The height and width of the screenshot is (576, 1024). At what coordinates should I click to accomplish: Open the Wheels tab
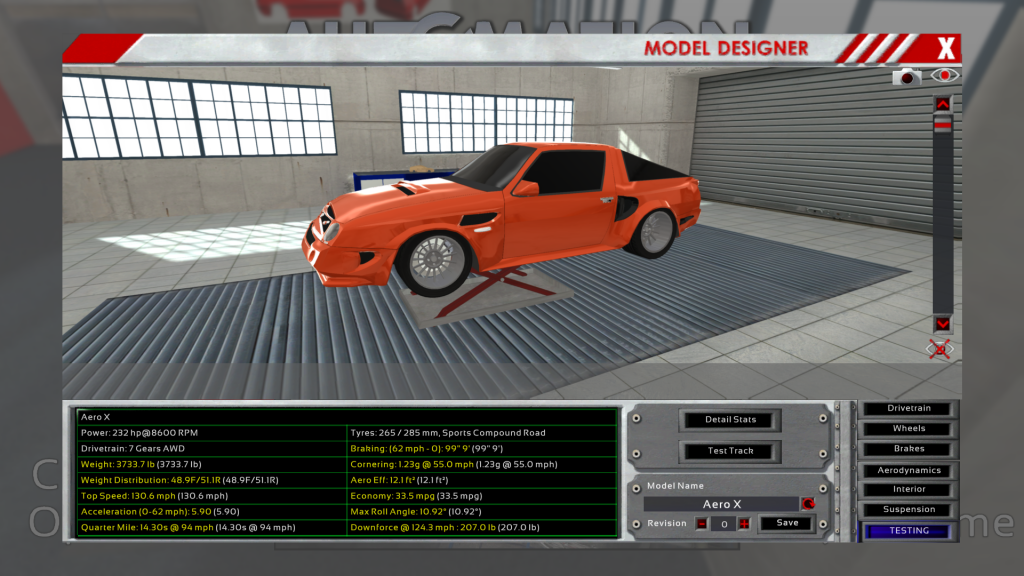(x=909, y=429)
